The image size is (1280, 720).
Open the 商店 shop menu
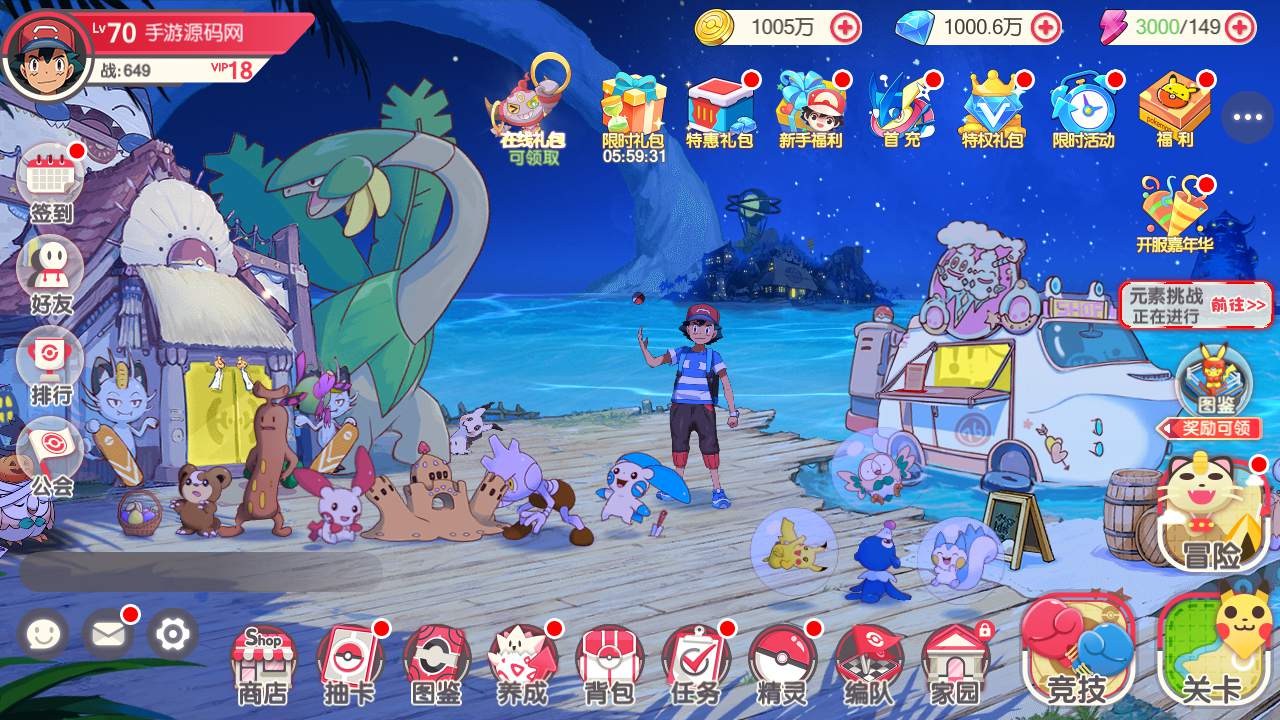[x=262, y=661]
